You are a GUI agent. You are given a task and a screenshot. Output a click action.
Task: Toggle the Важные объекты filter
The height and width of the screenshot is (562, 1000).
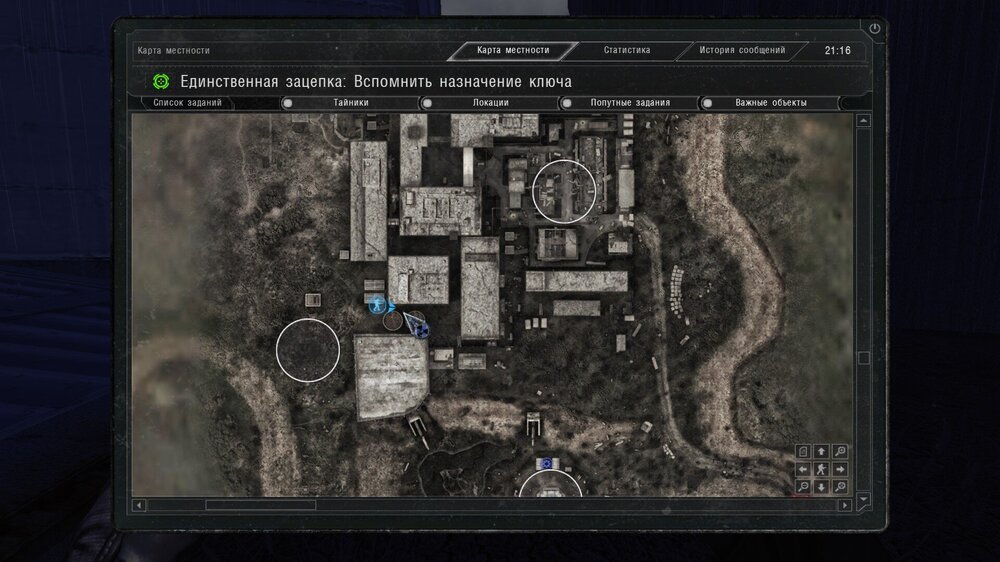[770, 103]
